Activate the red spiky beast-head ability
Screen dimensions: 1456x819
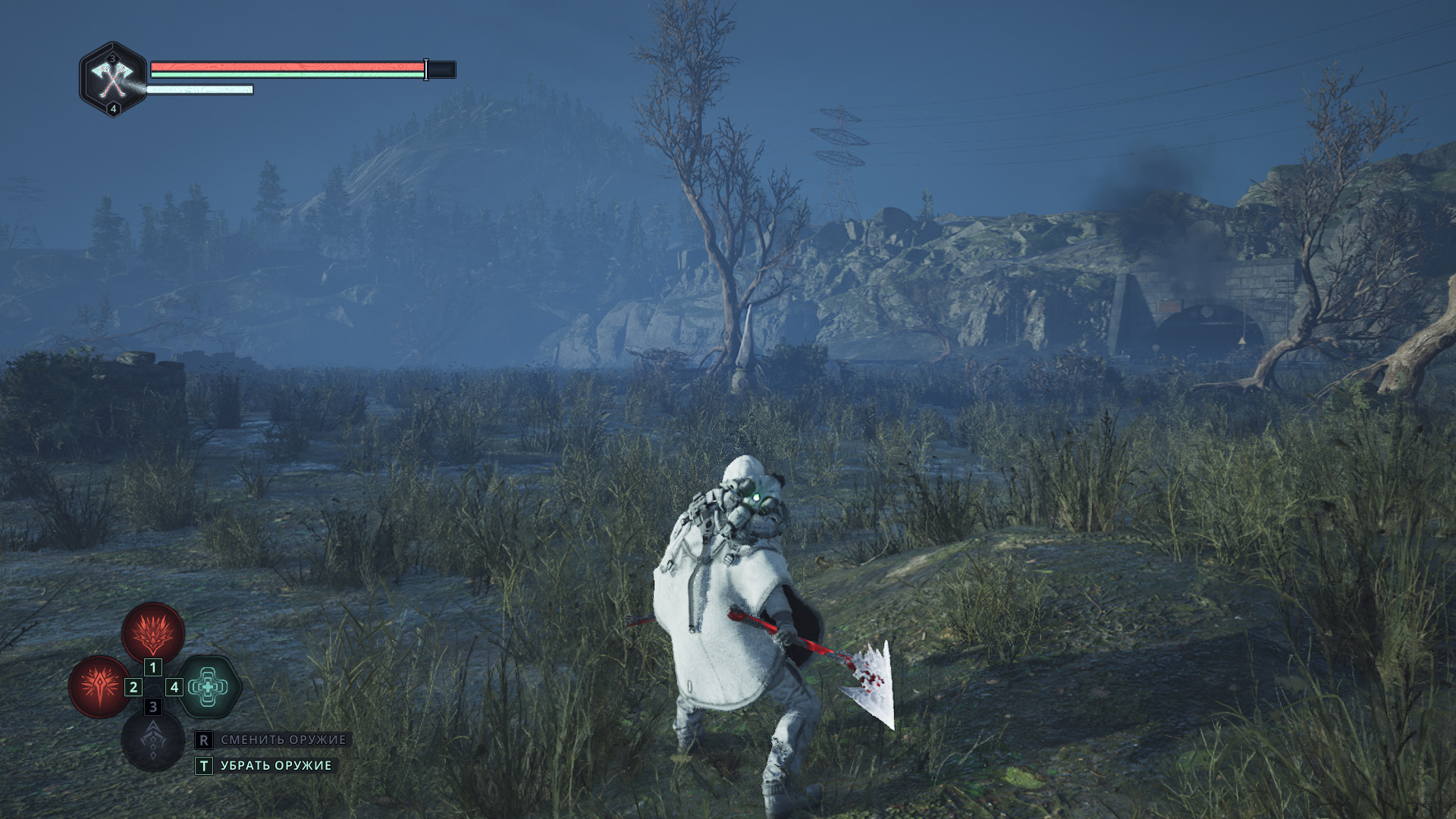point(153,633)
